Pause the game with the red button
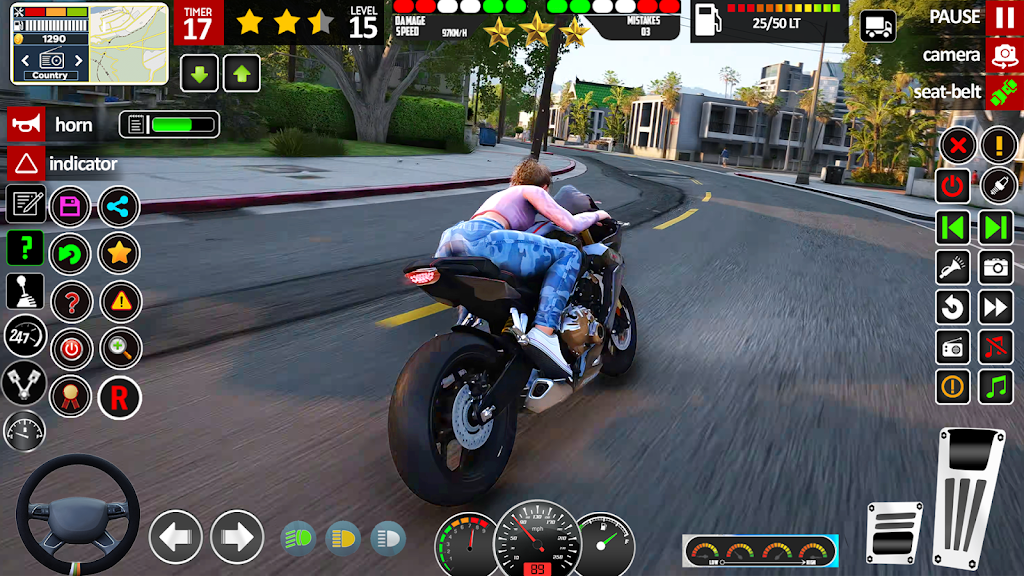Screen dimensions: 1024x576 coord(1002,18)
